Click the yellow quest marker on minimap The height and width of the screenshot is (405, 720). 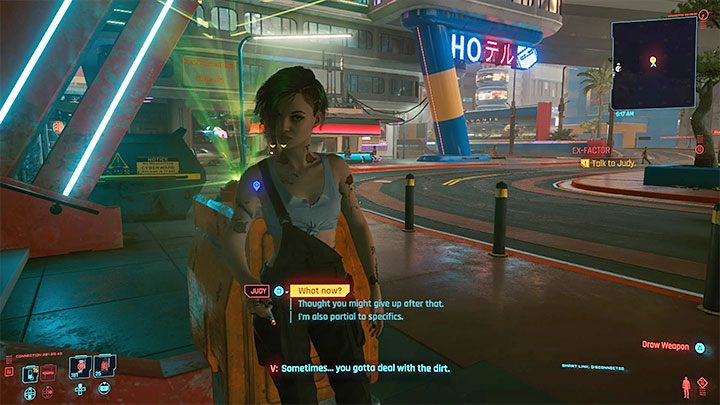[x=655, y=62]
